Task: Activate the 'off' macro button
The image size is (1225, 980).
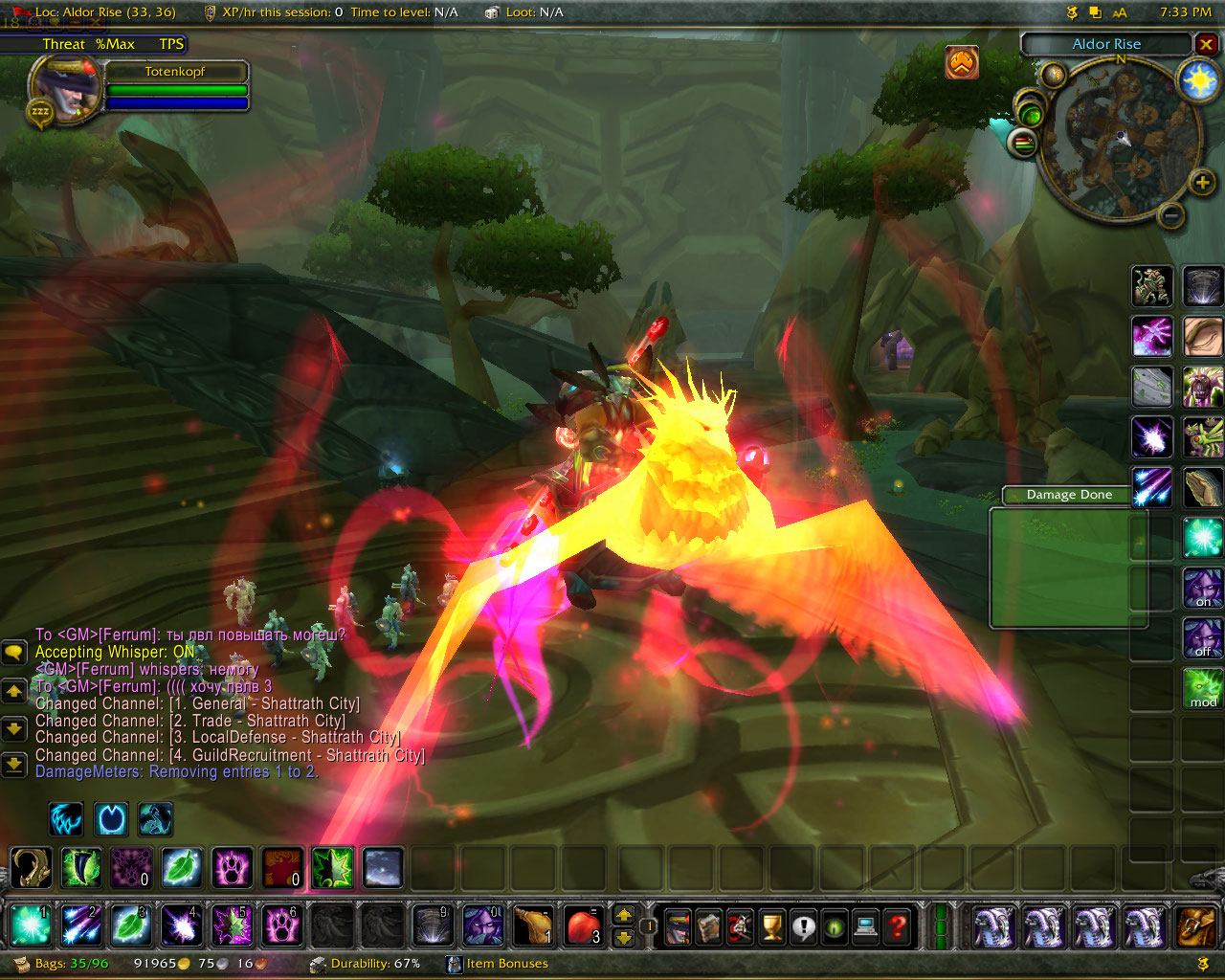Action: (1203, 637)
